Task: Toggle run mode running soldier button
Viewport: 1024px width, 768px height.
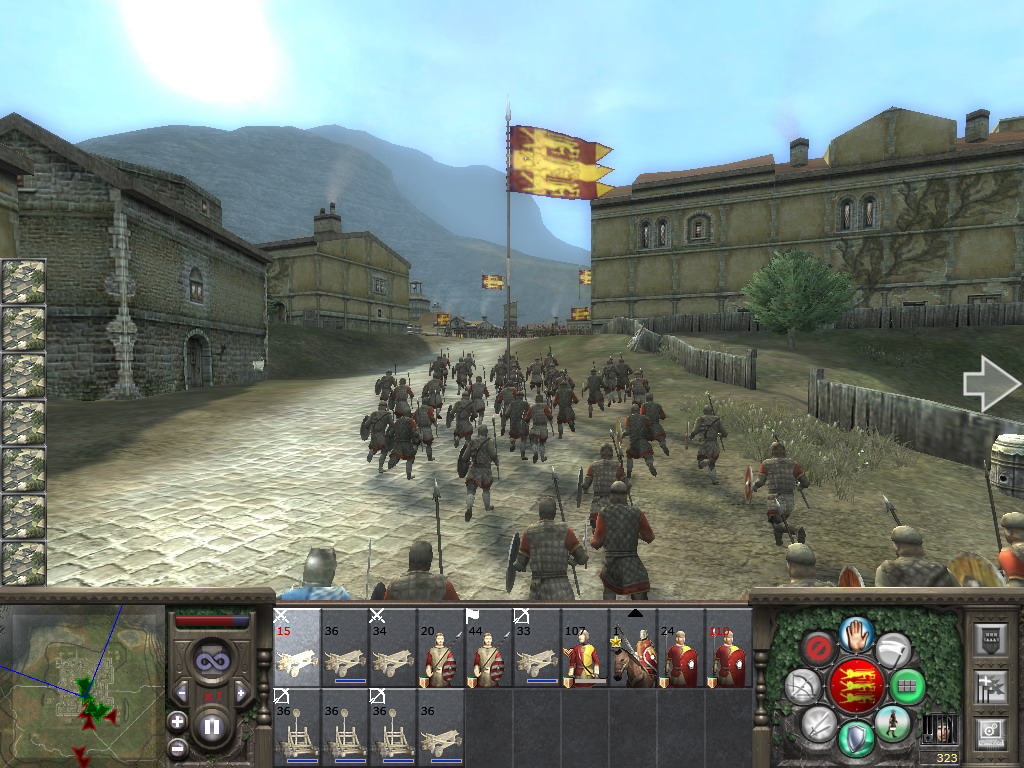Action: pyautogui.click(x=892, y=722)
